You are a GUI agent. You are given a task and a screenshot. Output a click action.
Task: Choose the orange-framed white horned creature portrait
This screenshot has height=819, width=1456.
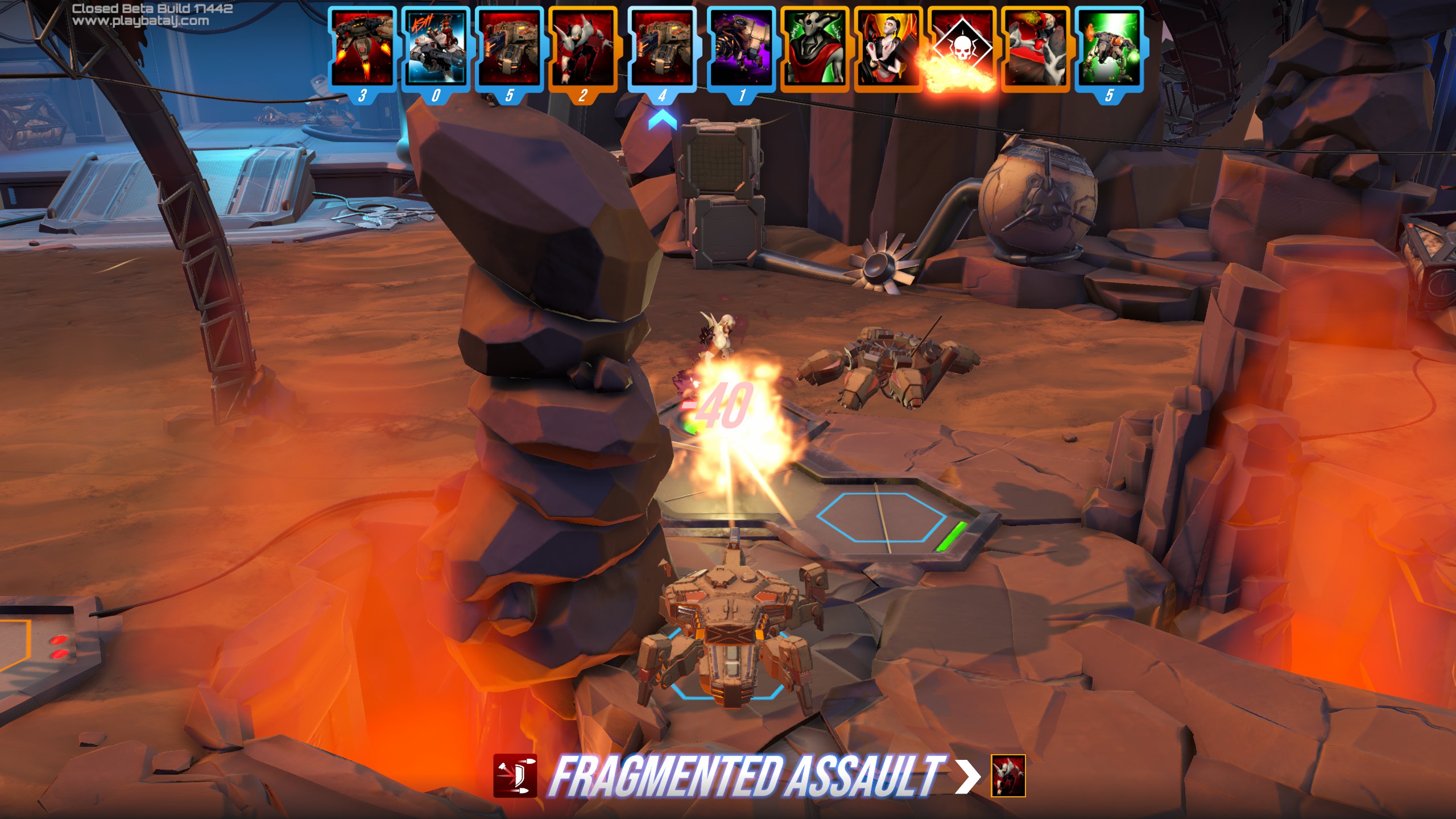[x=582, y=49]
